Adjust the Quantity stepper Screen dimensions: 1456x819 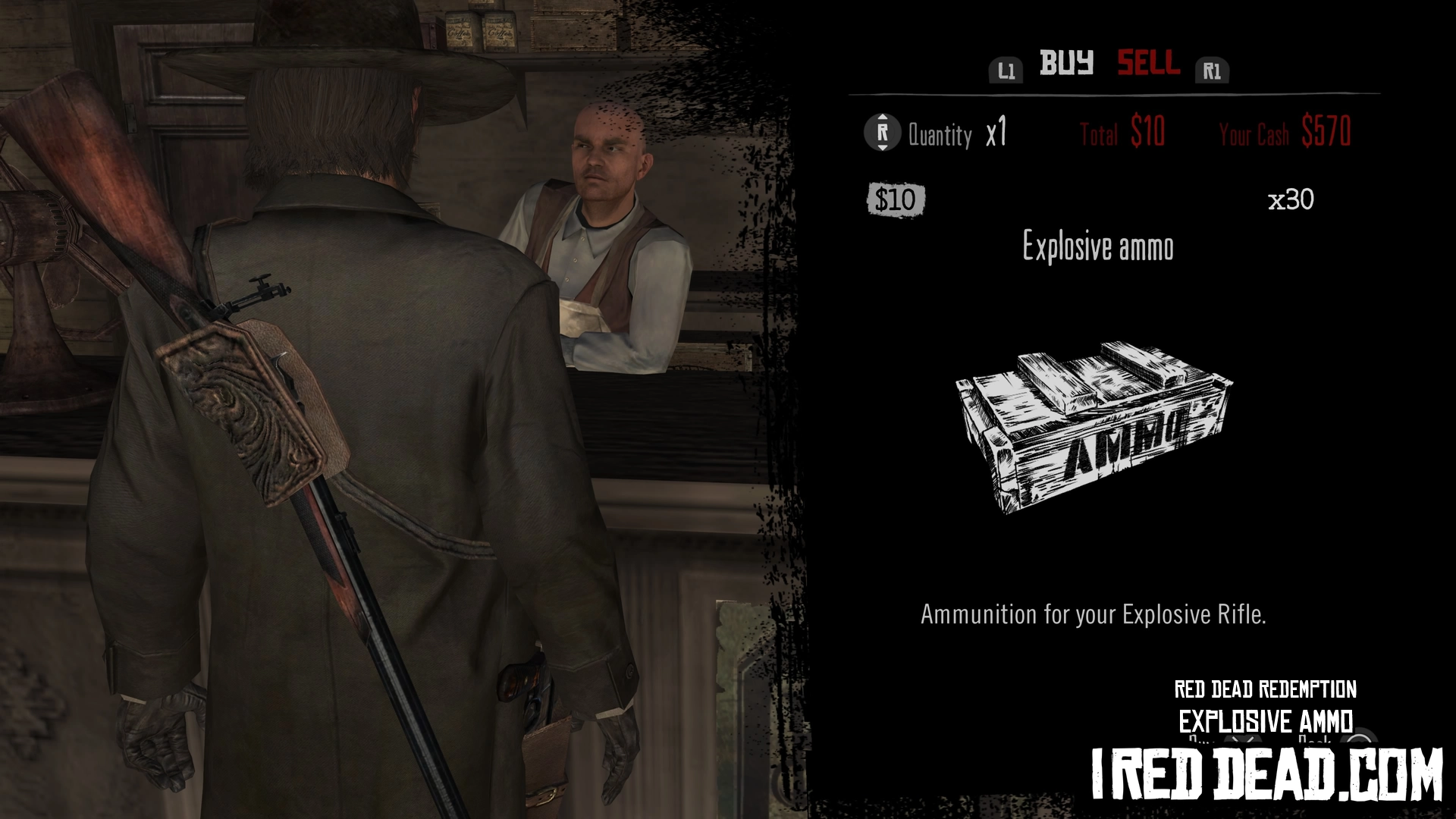(x=882, y=133)
